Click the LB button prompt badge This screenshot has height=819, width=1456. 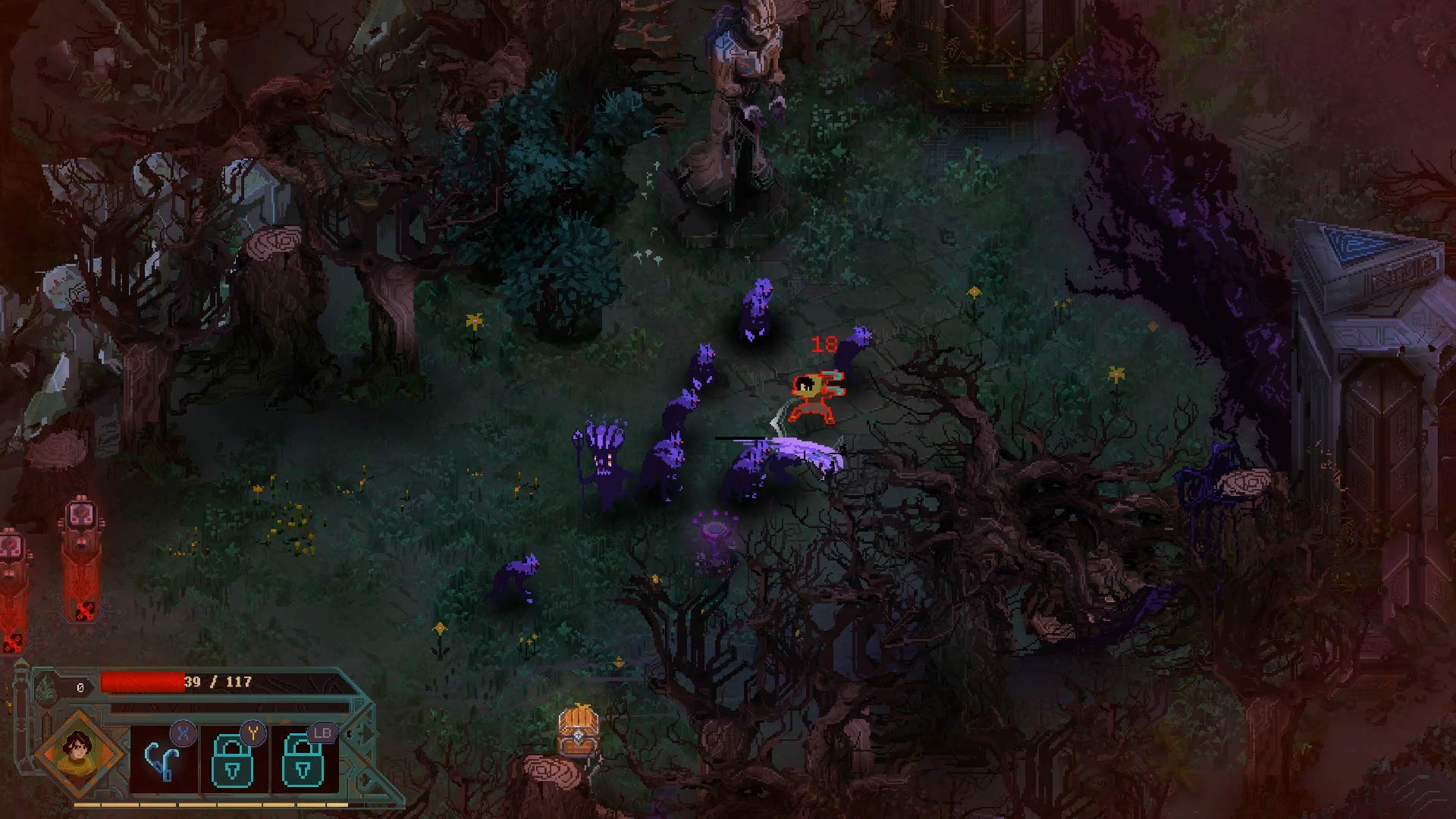tap(323, 733)
